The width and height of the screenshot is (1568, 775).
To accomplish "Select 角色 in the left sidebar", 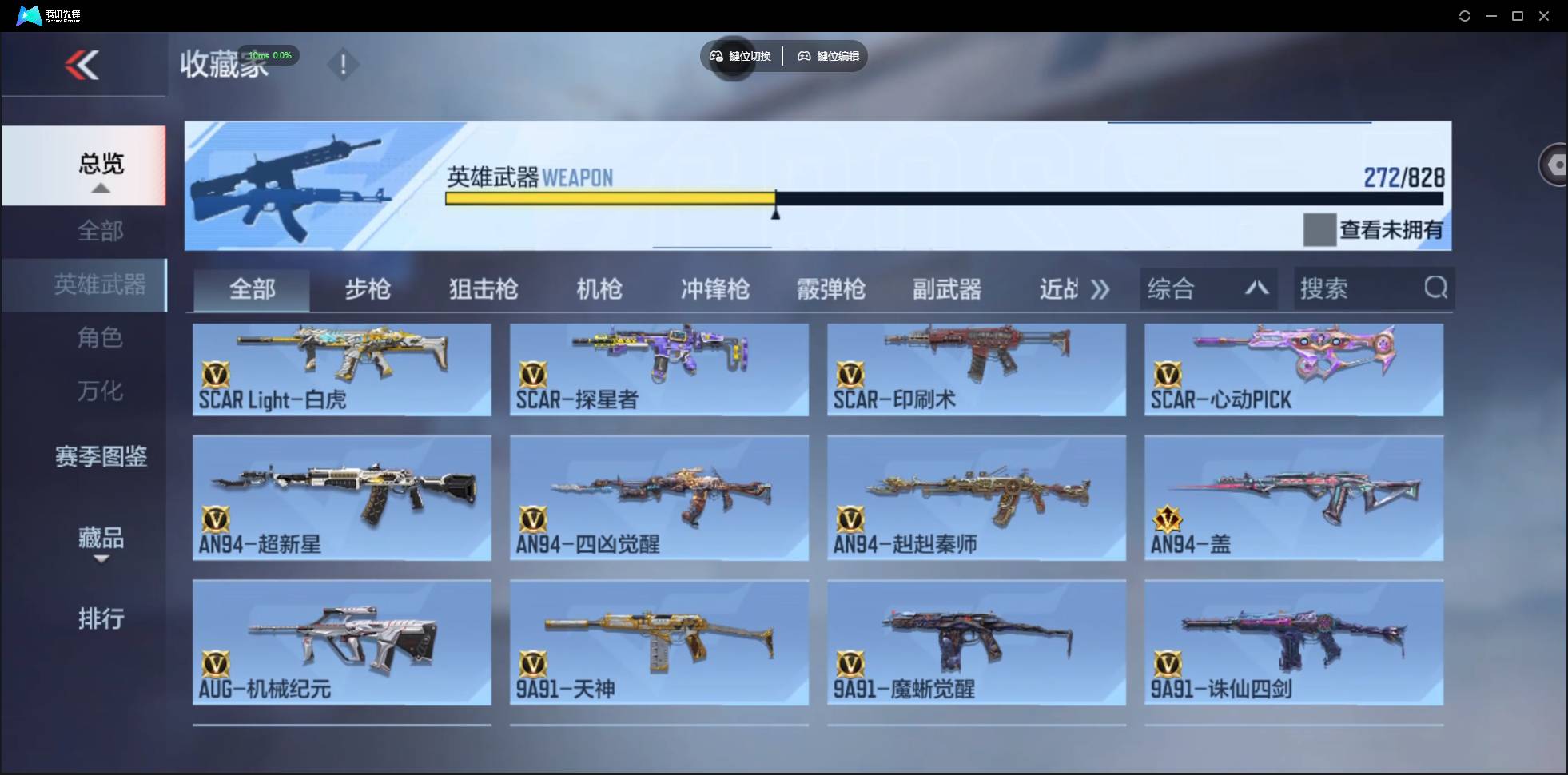I will [x=100, y=338].
